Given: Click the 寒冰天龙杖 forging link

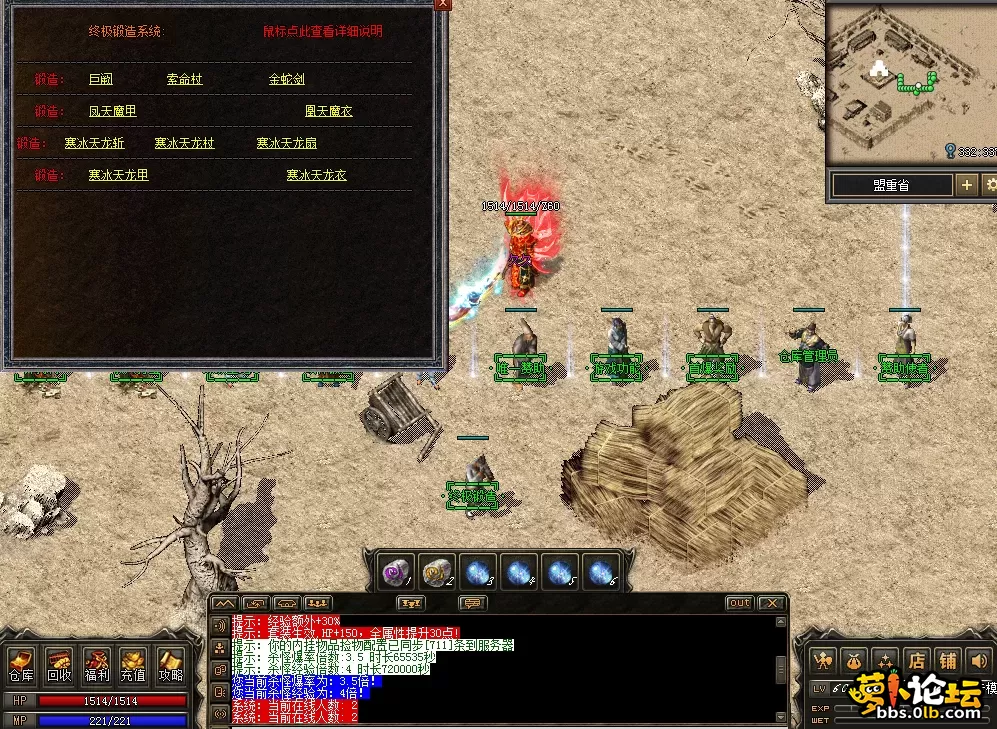Looking at the screenshot, I should (x=184, y=143).
